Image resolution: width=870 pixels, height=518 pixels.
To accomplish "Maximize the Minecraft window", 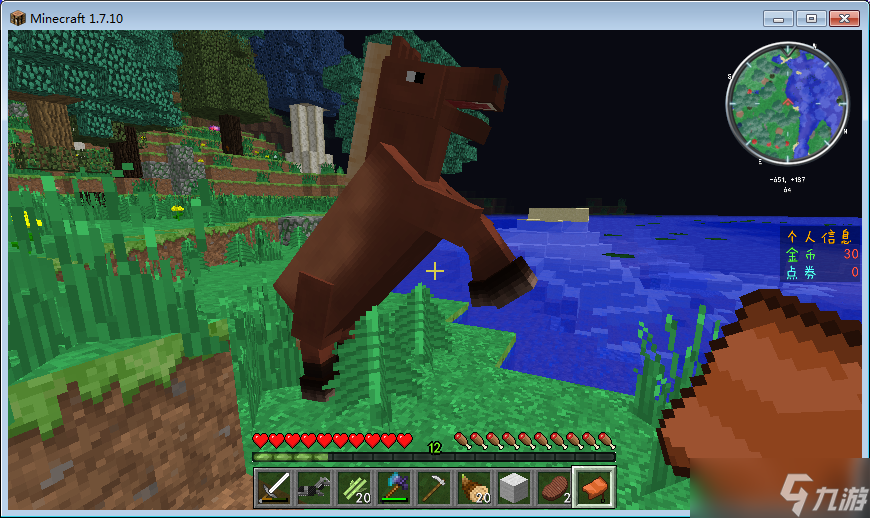I will (810, 18).
